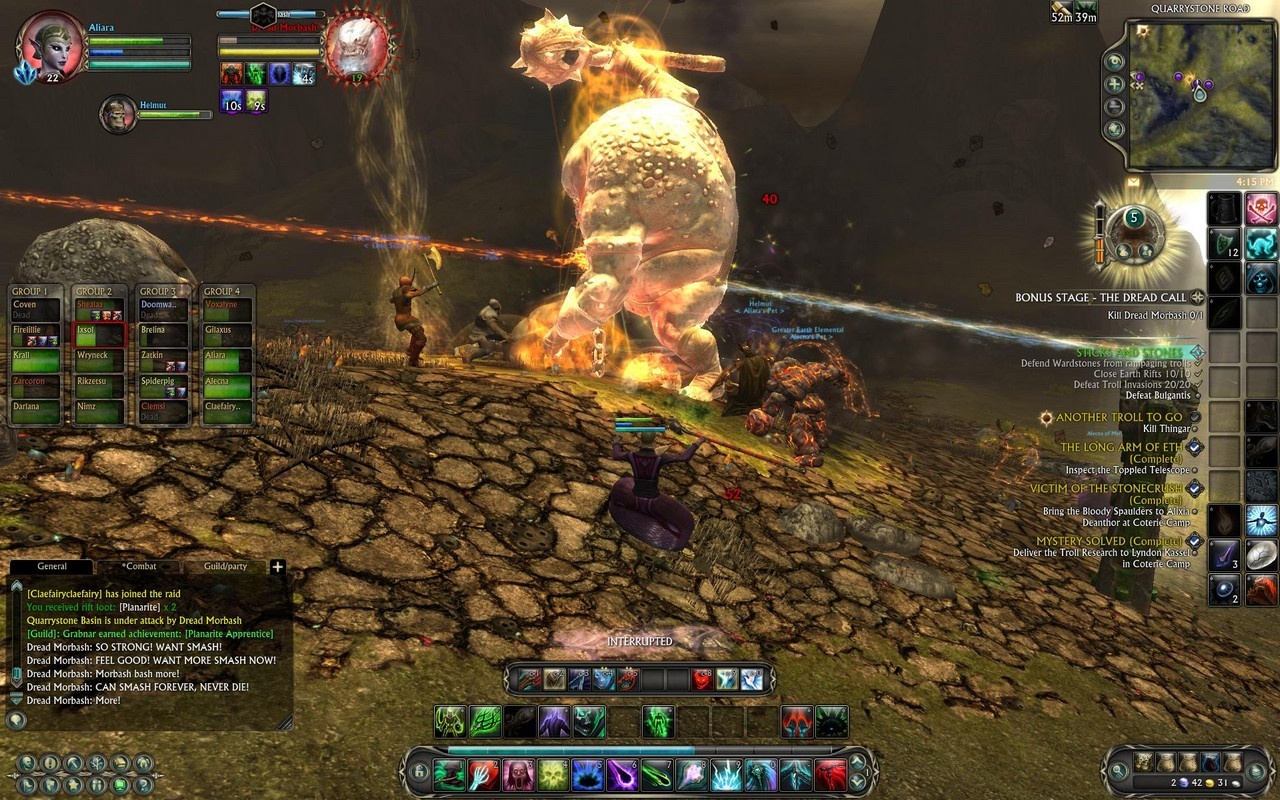Viewport: 1280px width, 800px height.
Task: Select the Another Troll To Go quest
Action: pos(1118,417)
